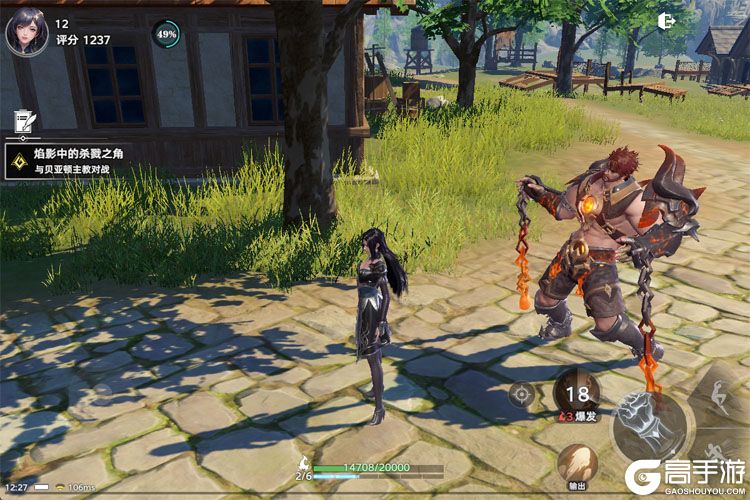Tap the dodge figure button
The width and height of the screenshot is (750, 500).
(x=728, y=392)
